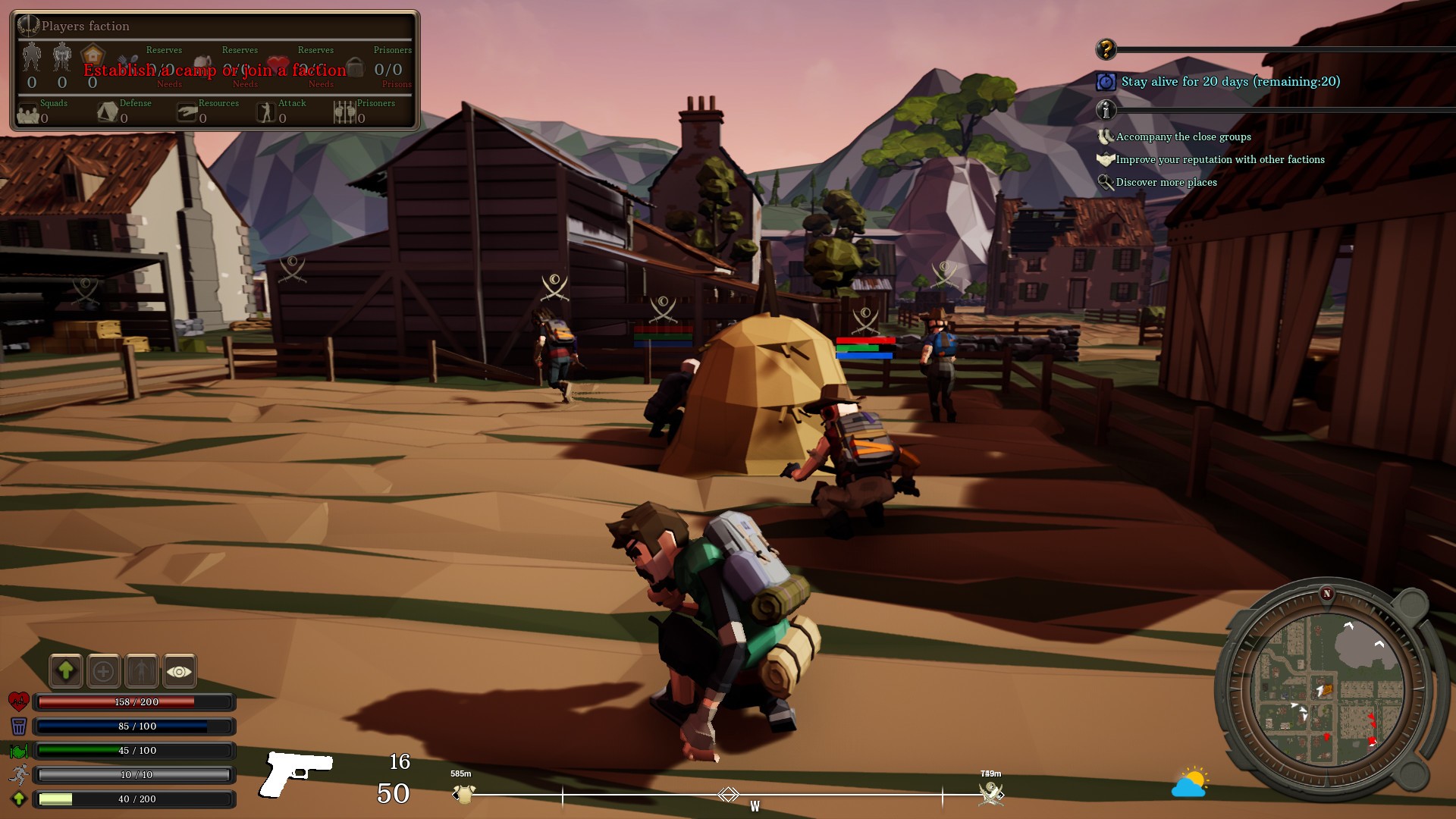Open the question mark help icon
The image size is (1456, 819).
(1106, 49)
